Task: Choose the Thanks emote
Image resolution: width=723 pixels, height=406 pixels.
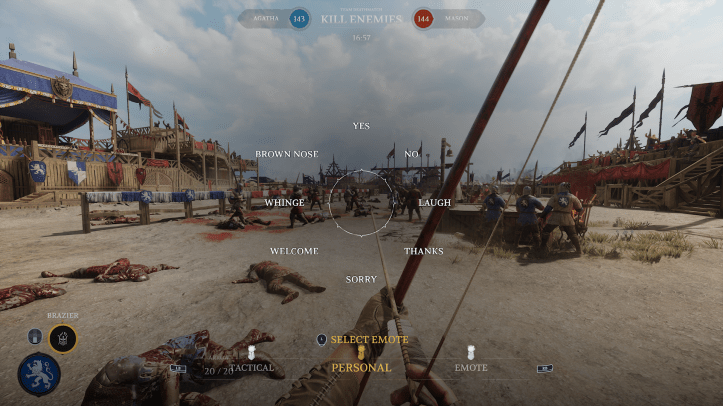Action: coord(423,251)
